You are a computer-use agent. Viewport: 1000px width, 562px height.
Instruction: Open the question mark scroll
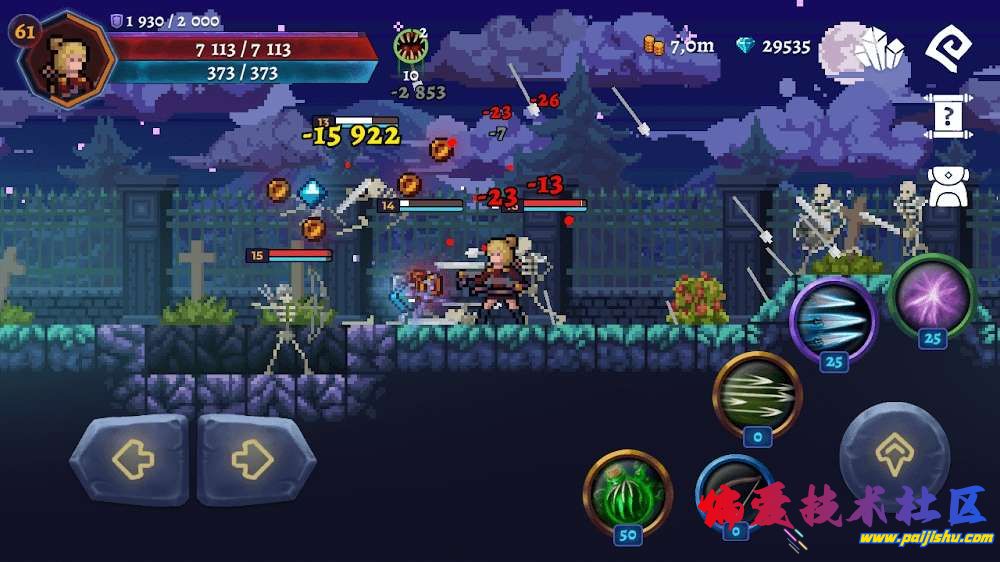tap(946, 118)
